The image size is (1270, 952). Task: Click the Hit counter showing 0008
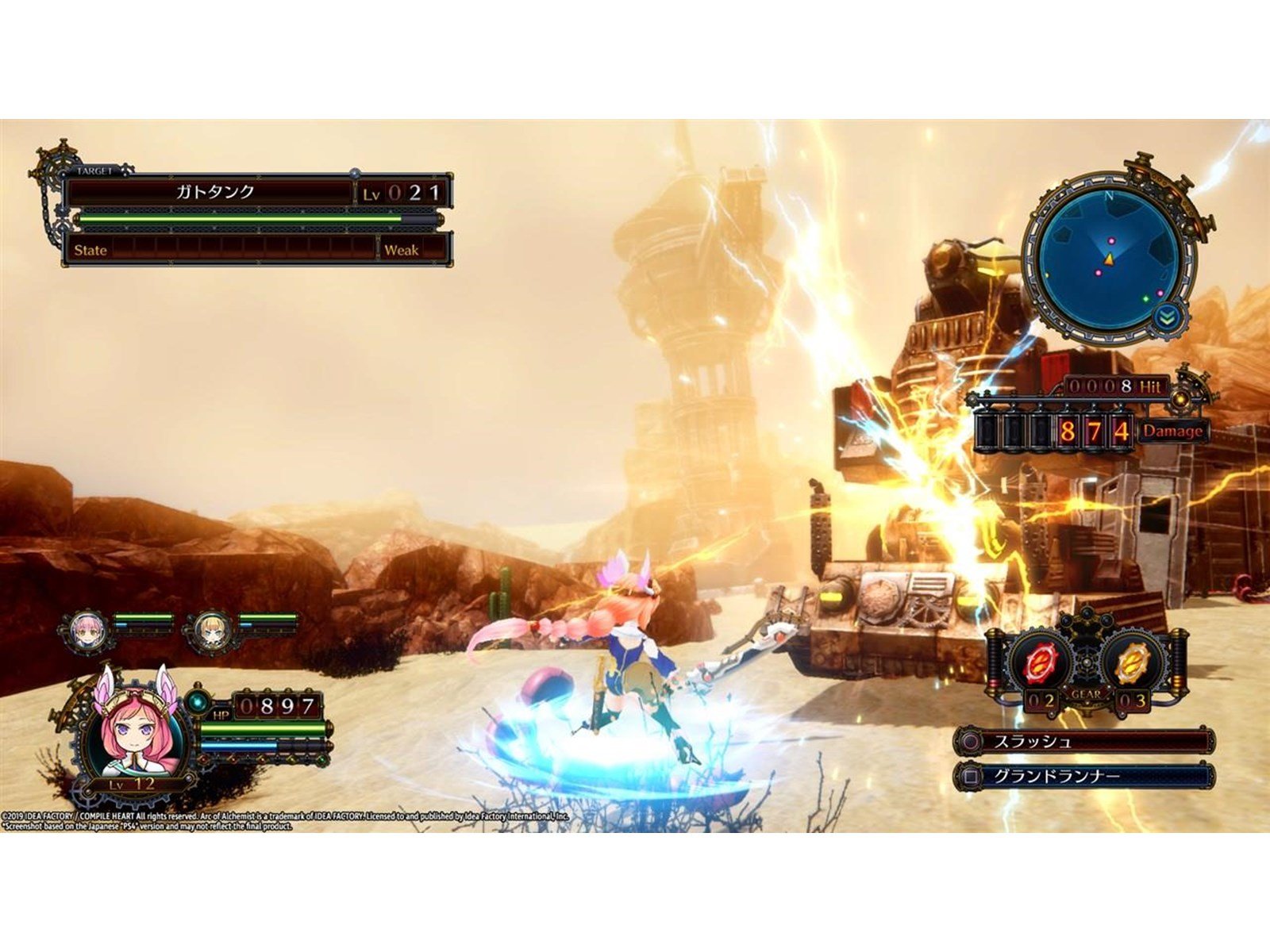coord(1103,386)
